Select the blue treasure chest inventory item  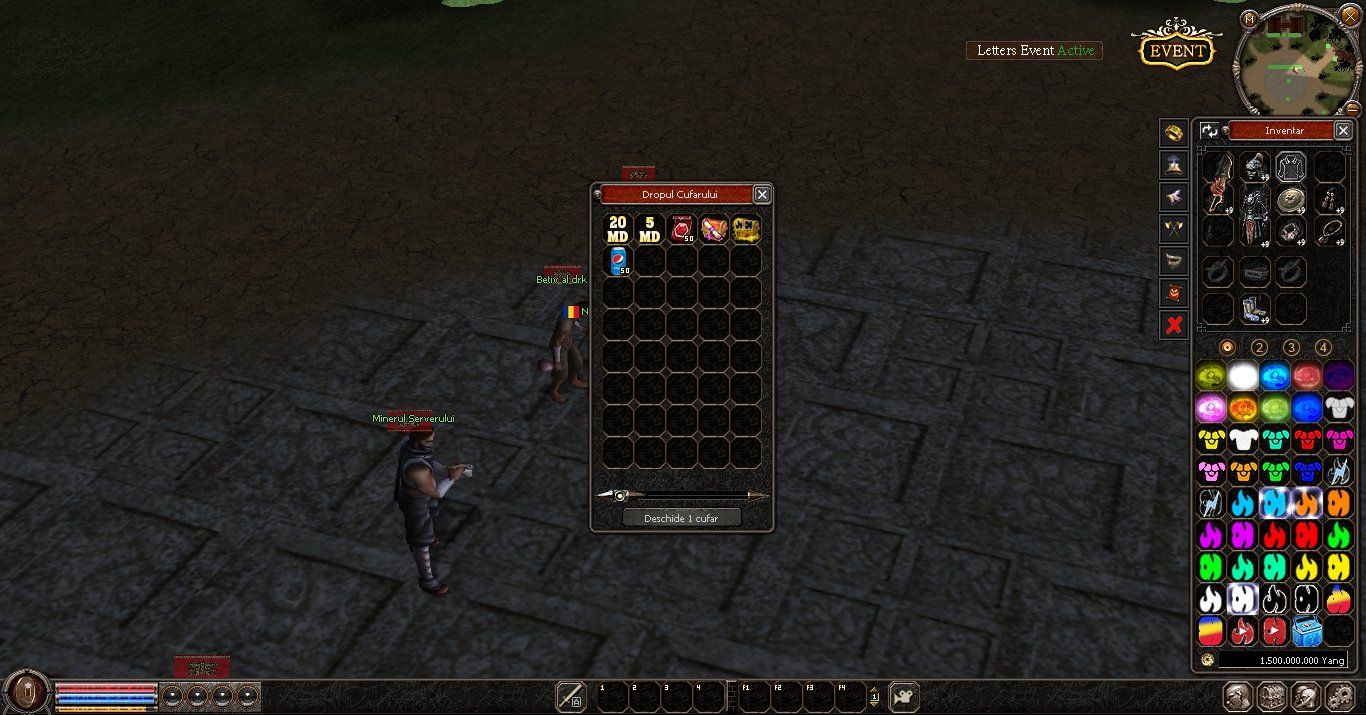[1307, 630]
